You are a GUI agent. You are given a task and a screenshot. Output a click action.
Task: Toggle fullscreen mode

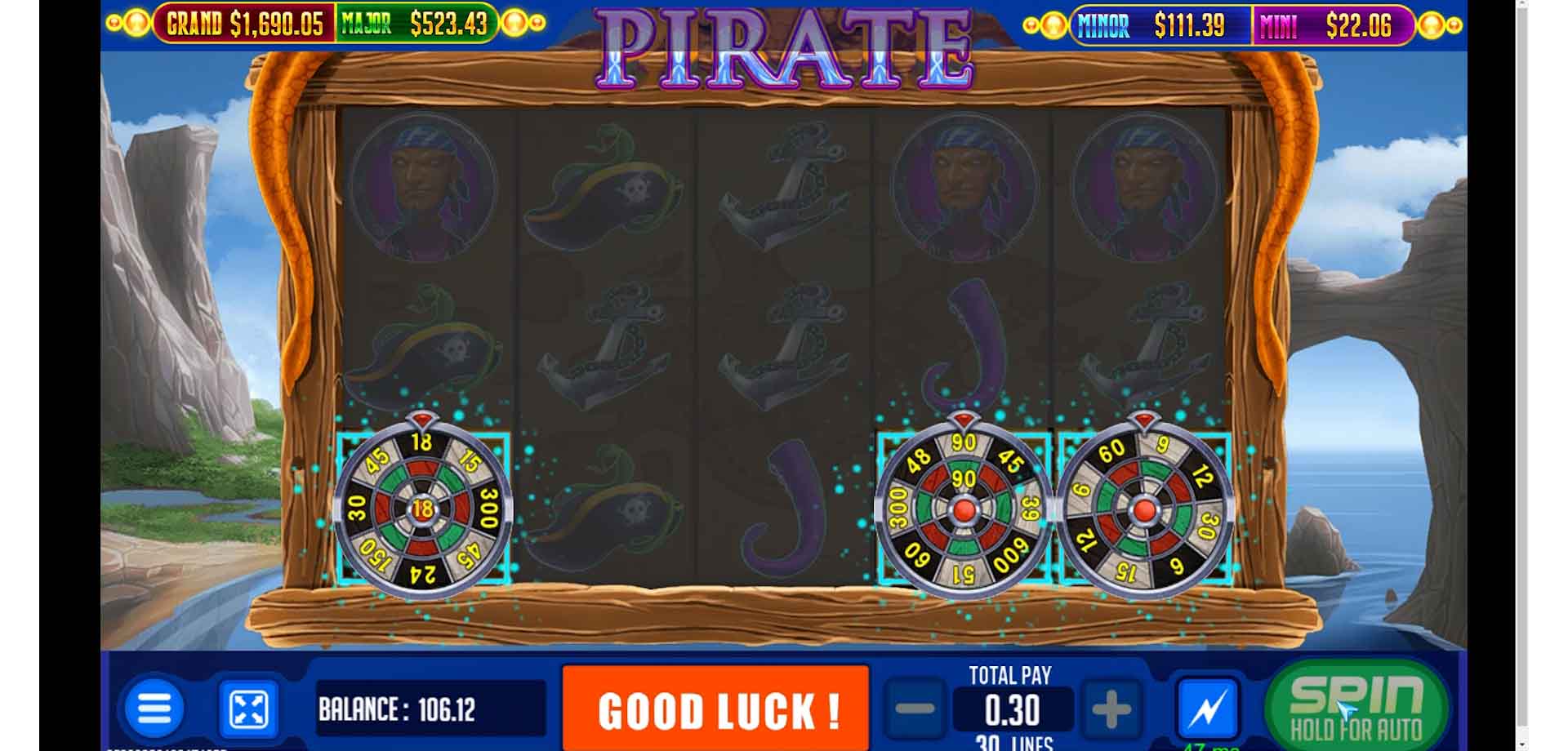248,709
